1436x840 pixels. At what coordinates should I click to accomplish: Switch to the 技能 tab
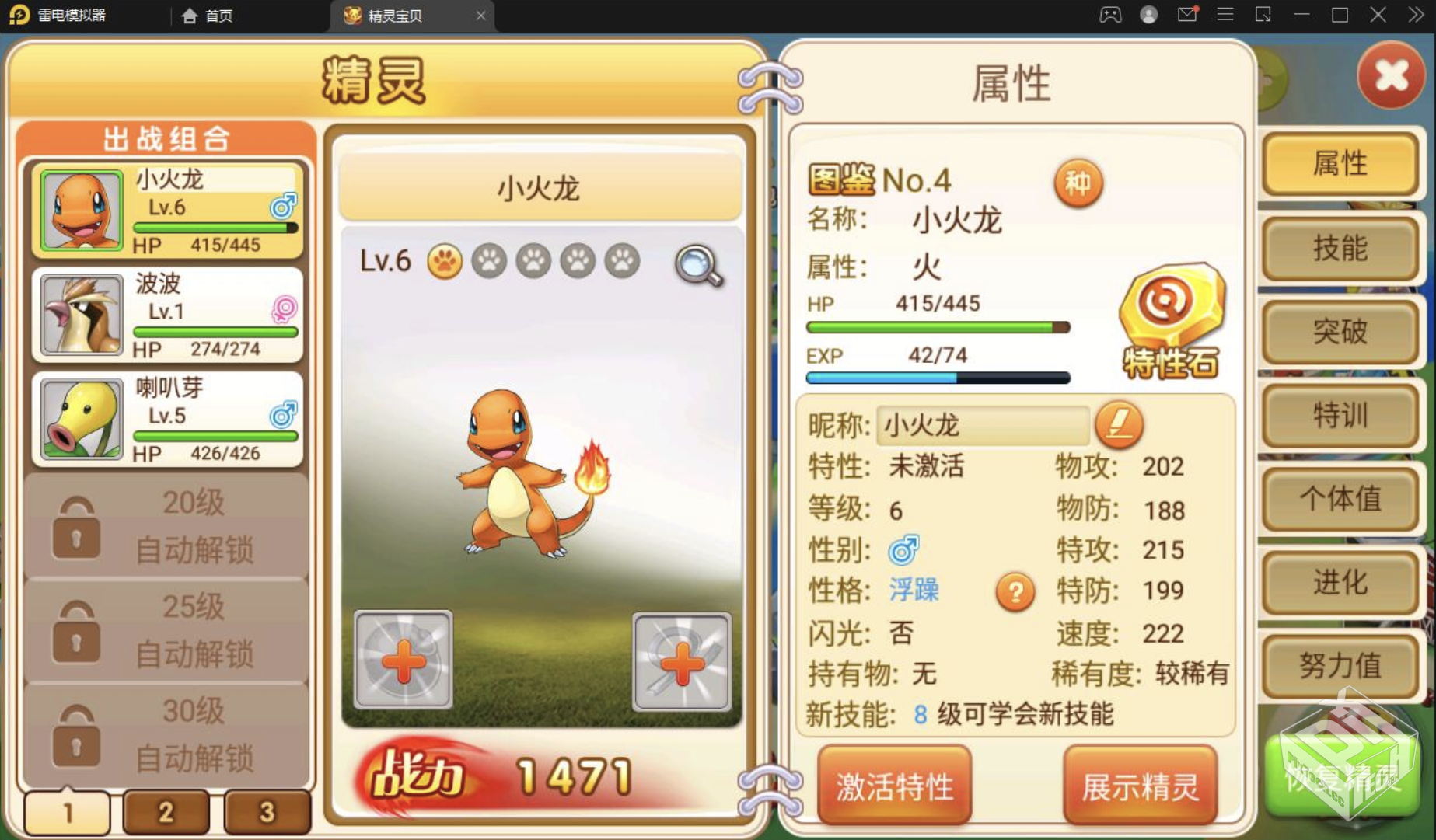[x=1340, y=249]
